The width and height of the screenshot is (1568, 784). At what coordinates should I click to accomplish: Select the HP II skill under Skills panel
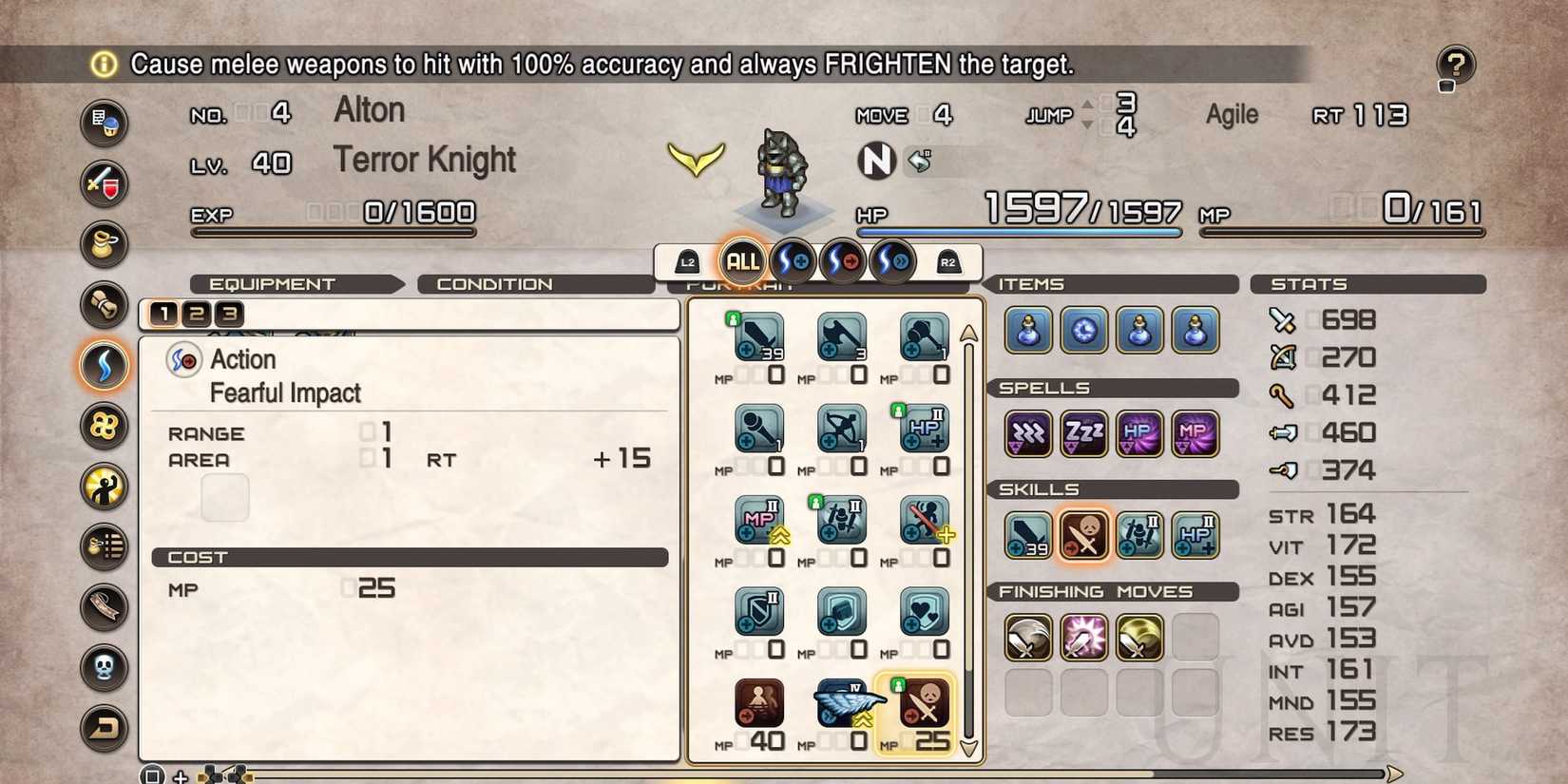point(1195,534)
